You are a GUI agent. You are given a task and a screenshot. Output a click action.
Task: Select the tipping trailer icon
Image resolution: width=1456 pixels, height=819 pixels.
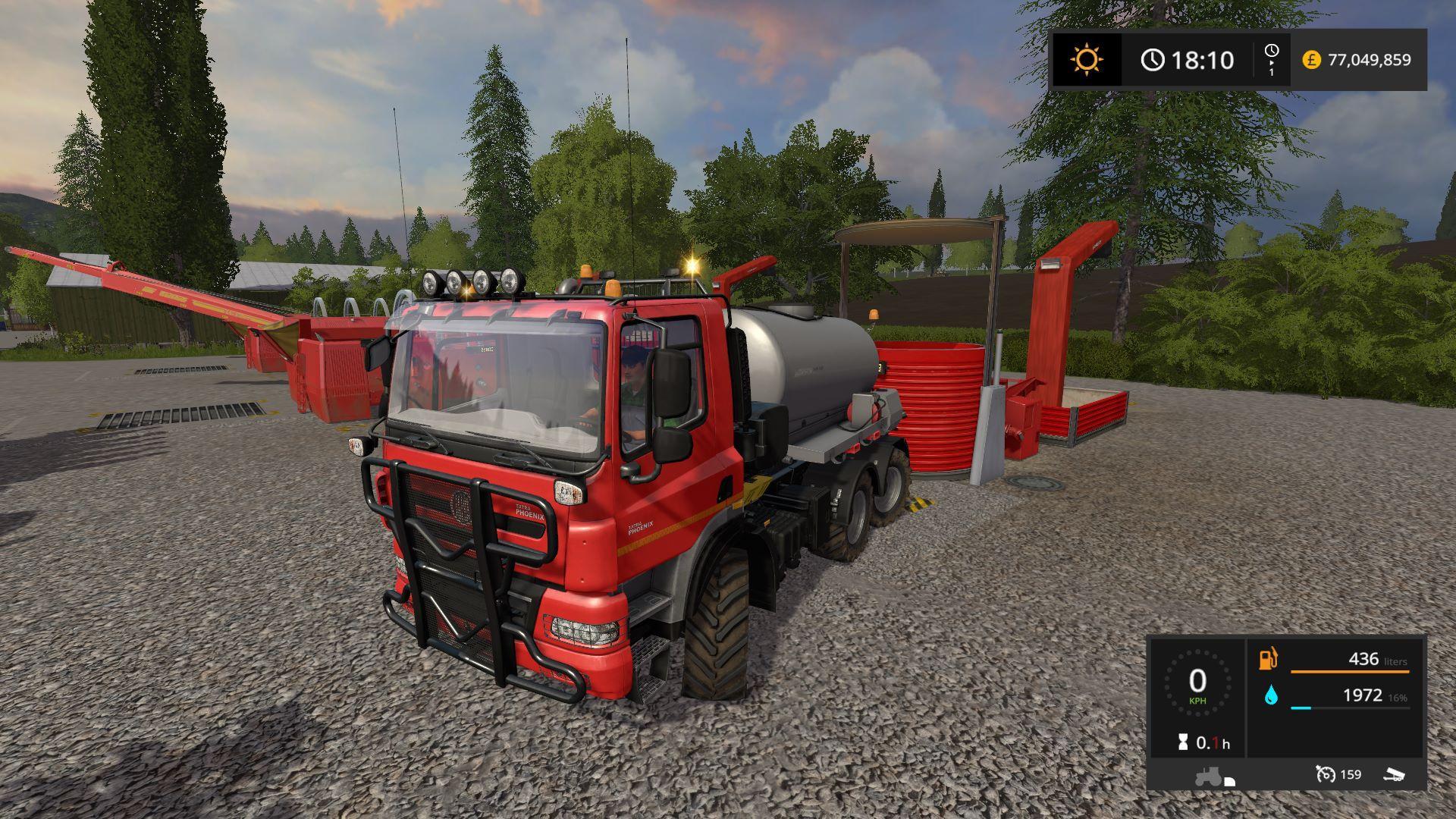1394,774
